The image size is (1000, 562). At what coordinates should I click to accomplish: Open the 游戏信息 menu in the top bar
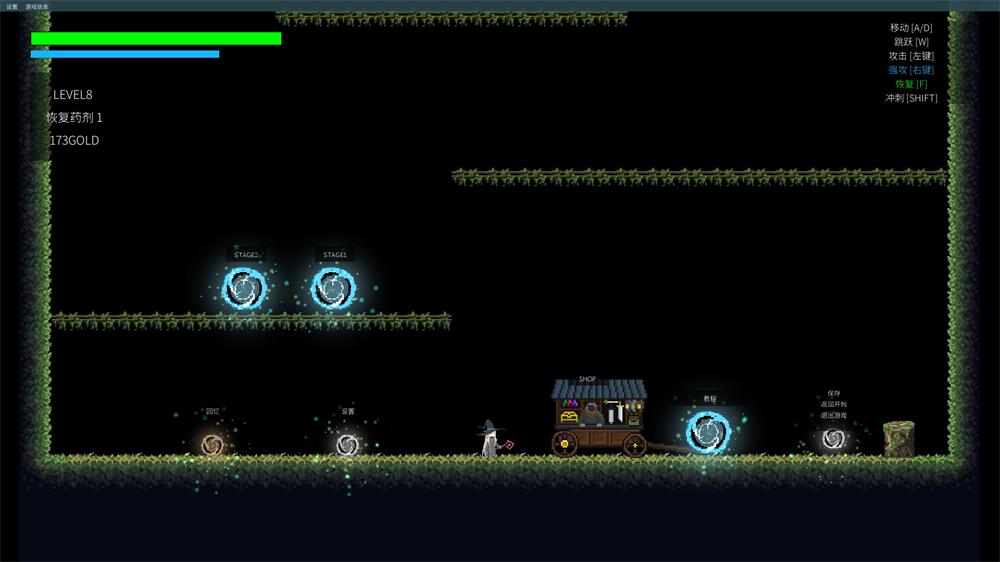(x=37, y=6)
